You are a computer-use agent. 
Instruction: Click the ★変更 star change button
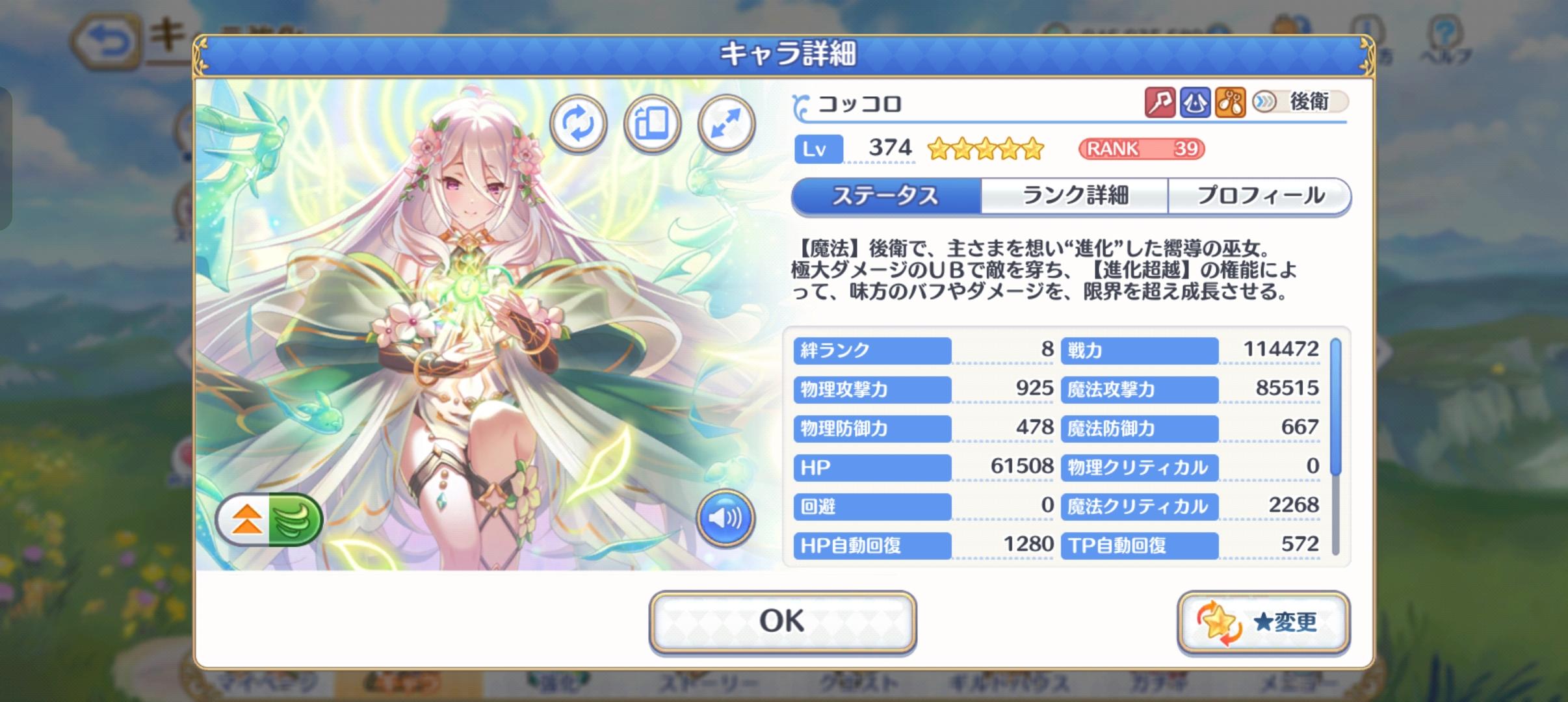pos(1264,621)
